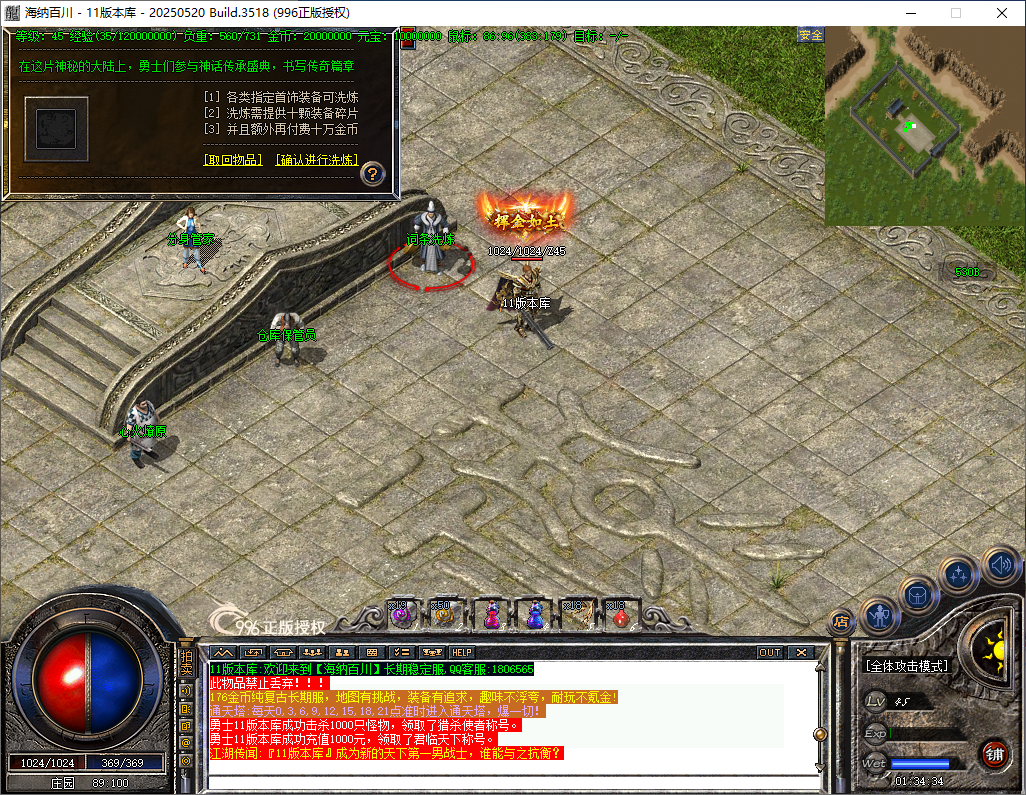Toggle sound with the speaker button
The height and width of the screenshot is (795, 1026).
point(1000,565)
